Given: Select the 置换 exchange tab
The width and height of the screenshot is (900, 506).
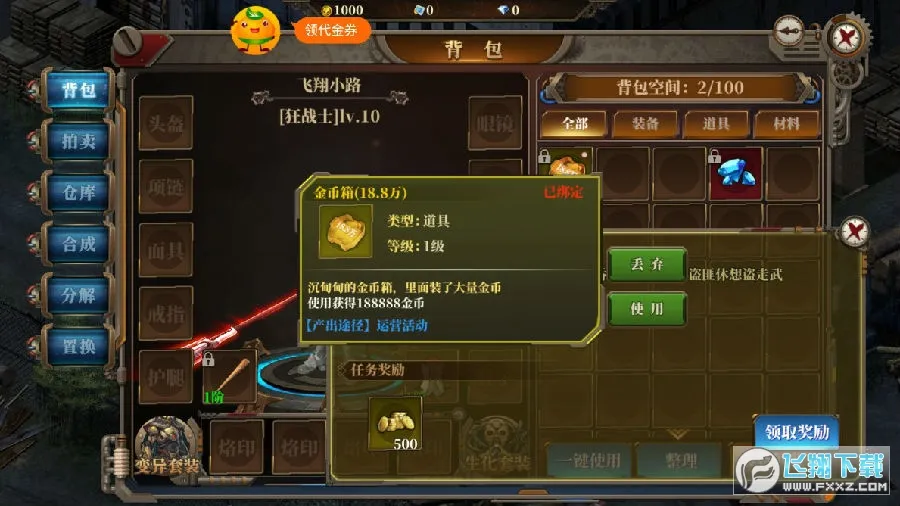Looking at the screenshot, I should pyautogui.click(x=78, y=346).
